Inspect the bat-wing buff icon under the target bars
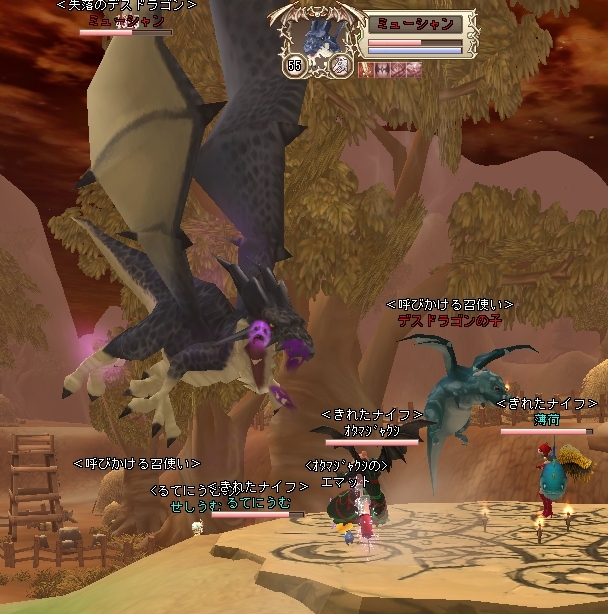Viewport: 608px width, 614px height. [380, 69]
